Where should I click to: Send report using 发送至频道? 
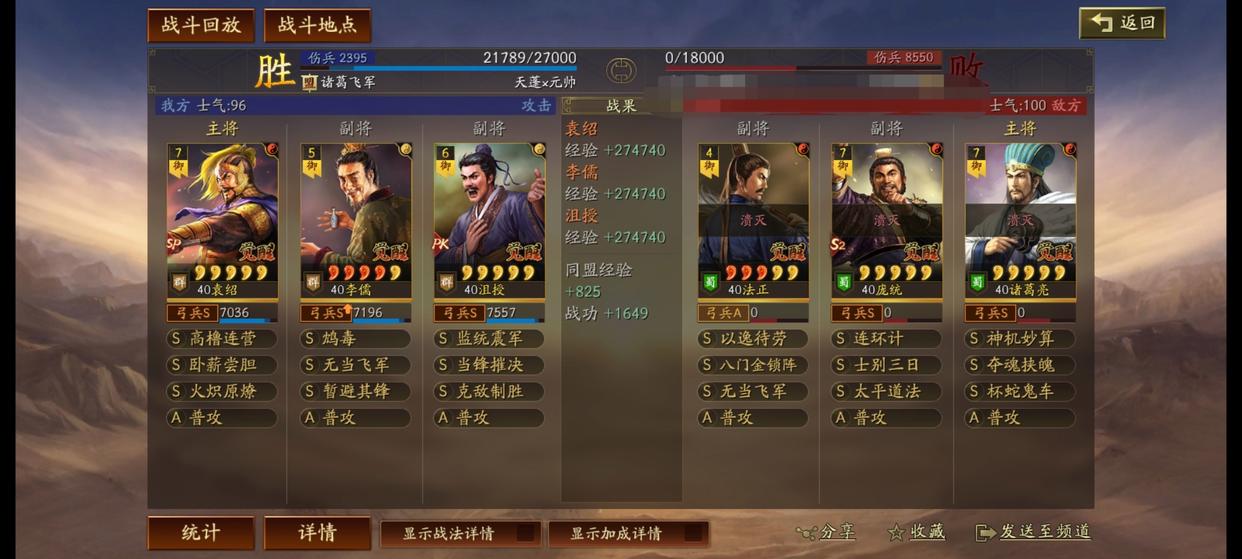pyautogui.click(x=1033, y=533)
